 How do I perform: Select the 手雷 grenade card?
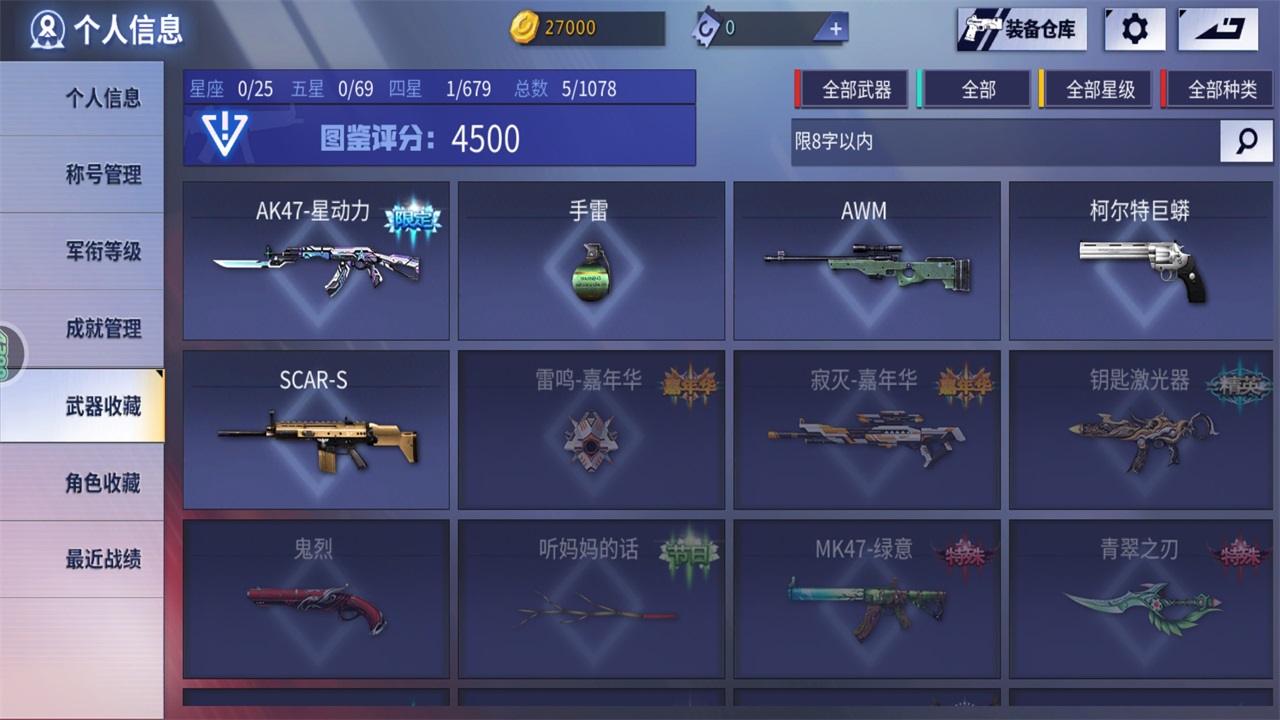coord(591,261)
